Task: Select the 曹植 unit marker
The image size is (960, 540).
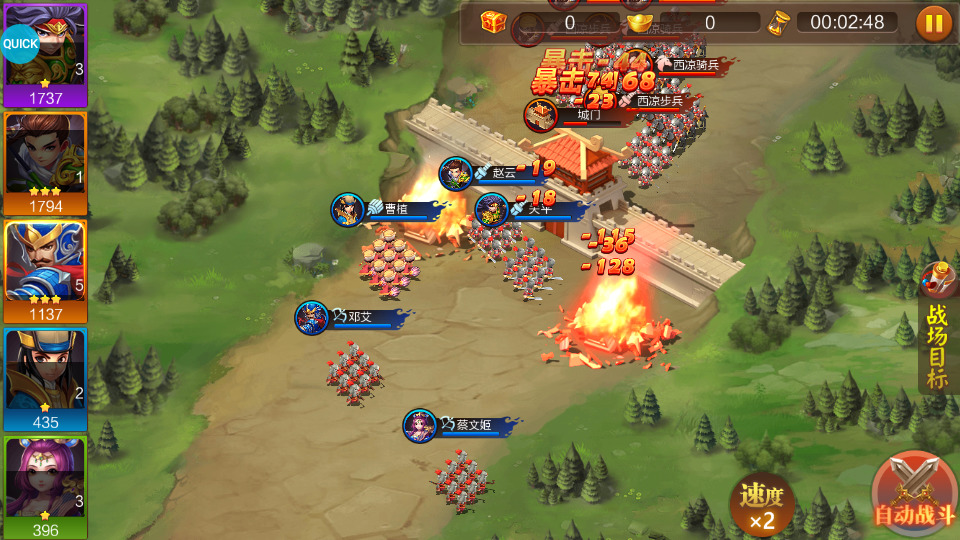Action: click(349, 209)
